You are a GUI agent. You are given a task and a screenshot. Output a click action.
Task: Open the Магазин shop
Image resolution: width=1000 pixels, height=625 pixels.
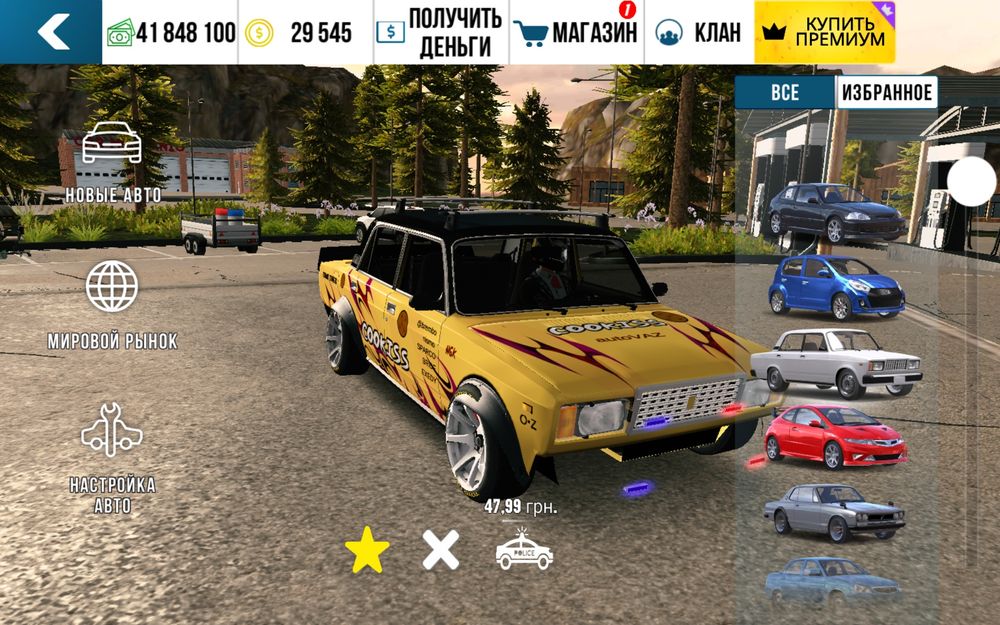(576, 32)
